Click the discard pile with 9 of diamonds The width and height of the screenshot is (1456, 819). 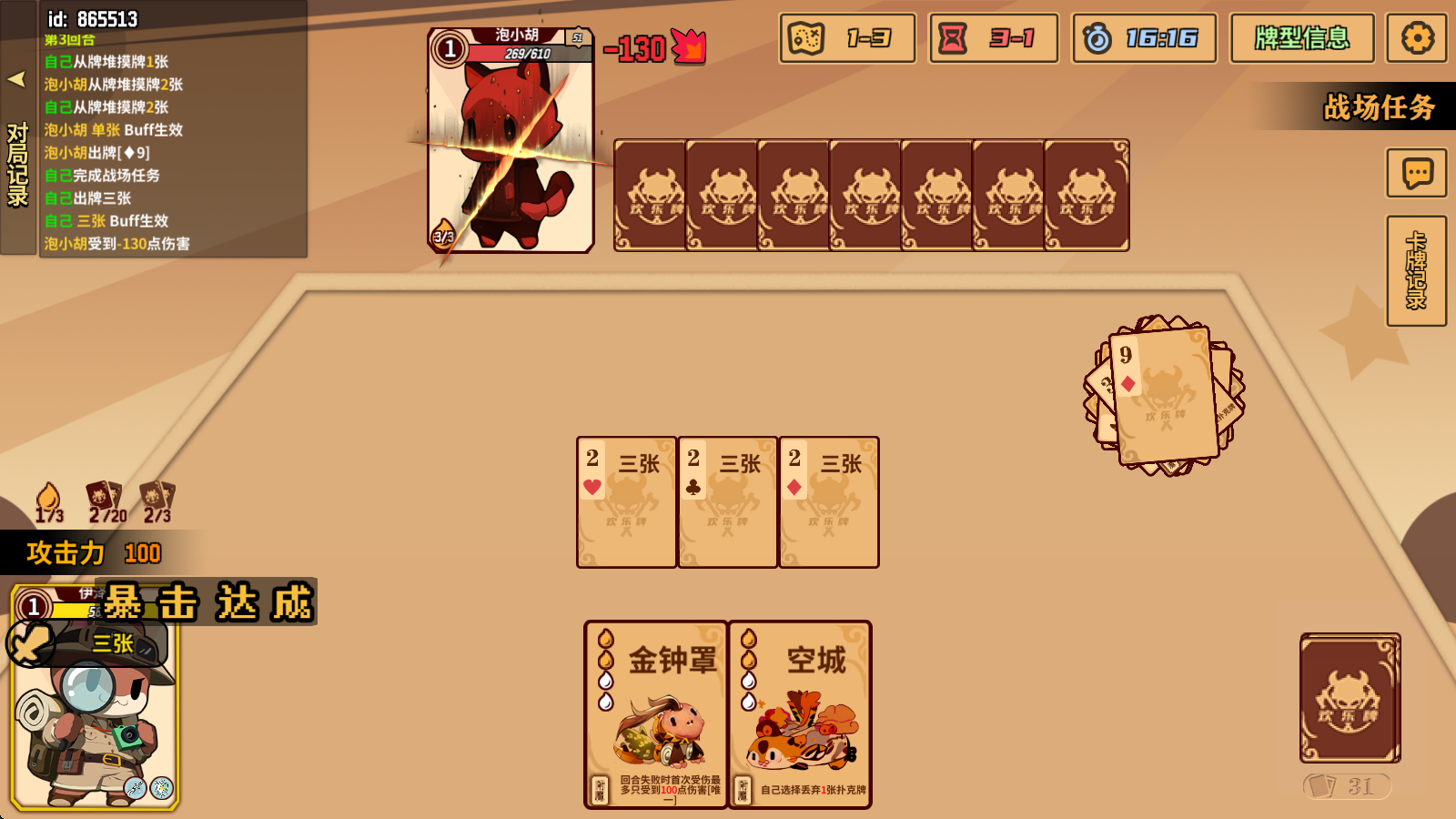(x=1164, y=396)
